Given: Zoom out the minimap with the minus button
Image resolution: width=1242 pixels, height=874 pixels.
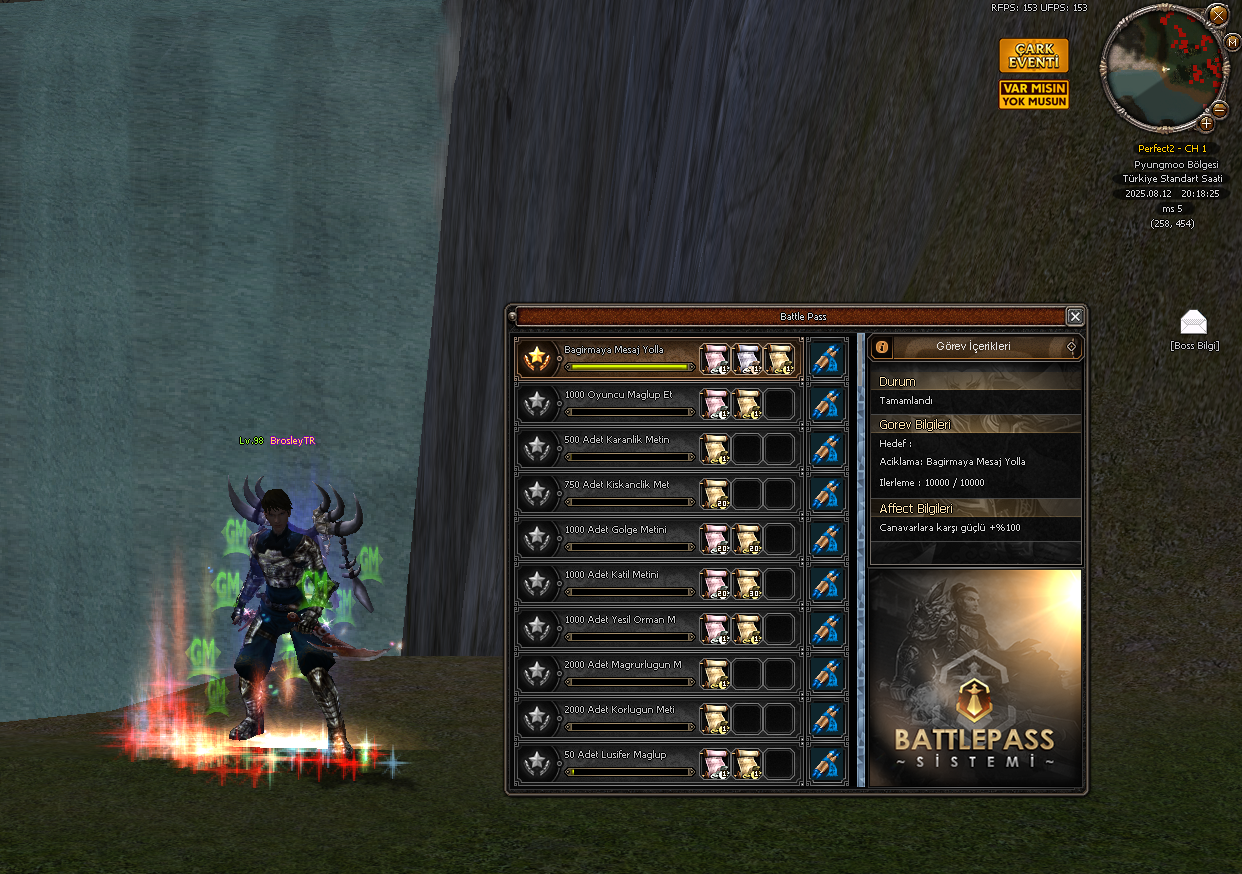Looking at the screenshot, I should tap(1220, 109).
